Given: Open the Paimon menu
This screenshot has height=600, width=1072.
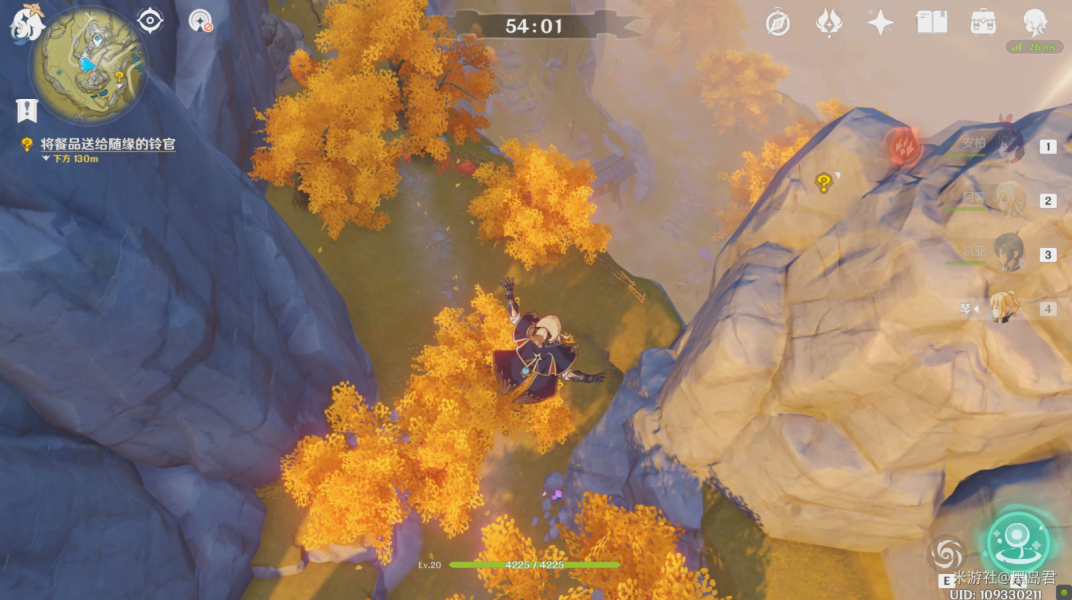Looking at the screenshot, I should 27,23.
